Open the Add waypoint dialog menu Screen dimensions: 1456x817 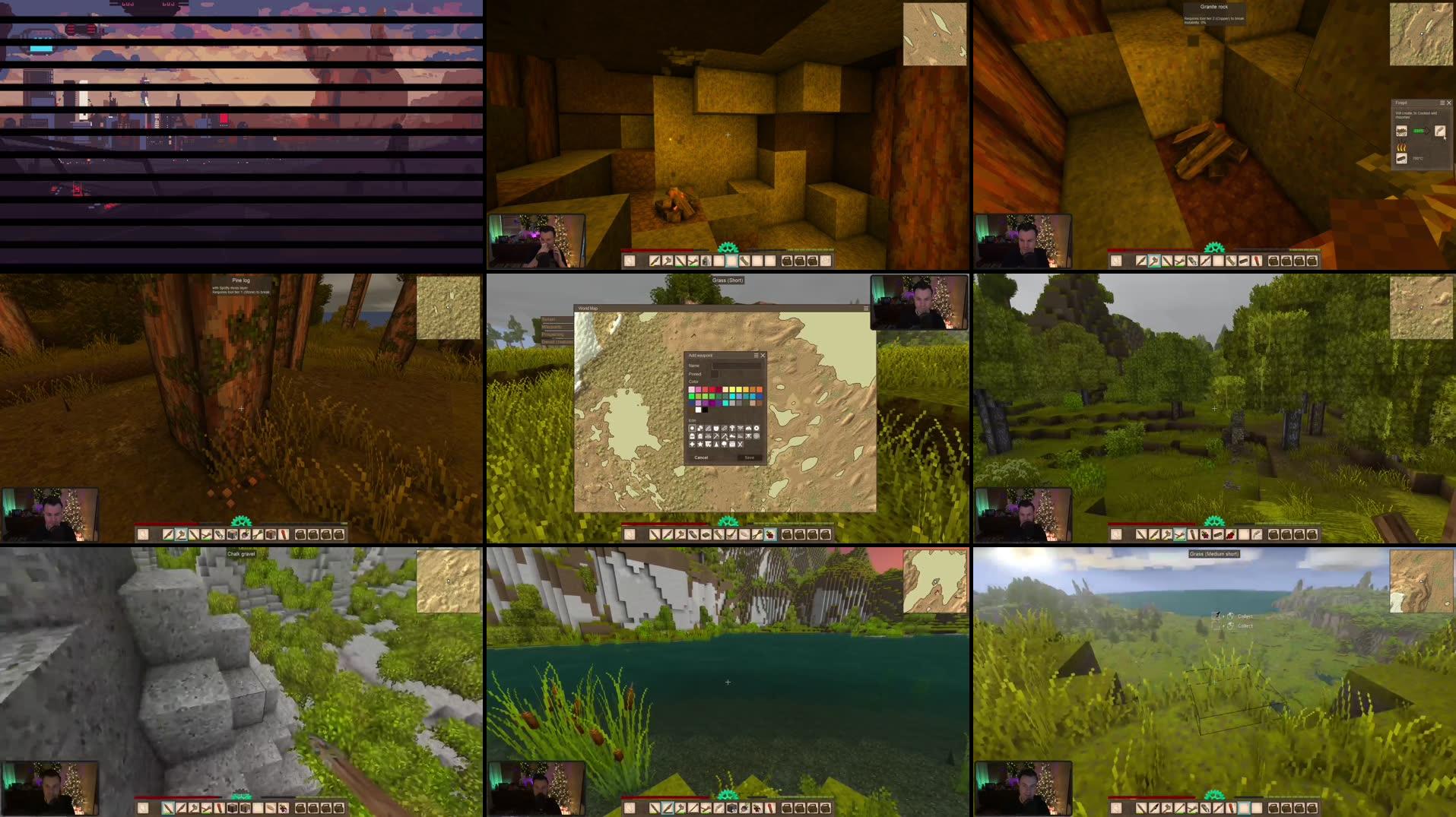pos(756,355)
